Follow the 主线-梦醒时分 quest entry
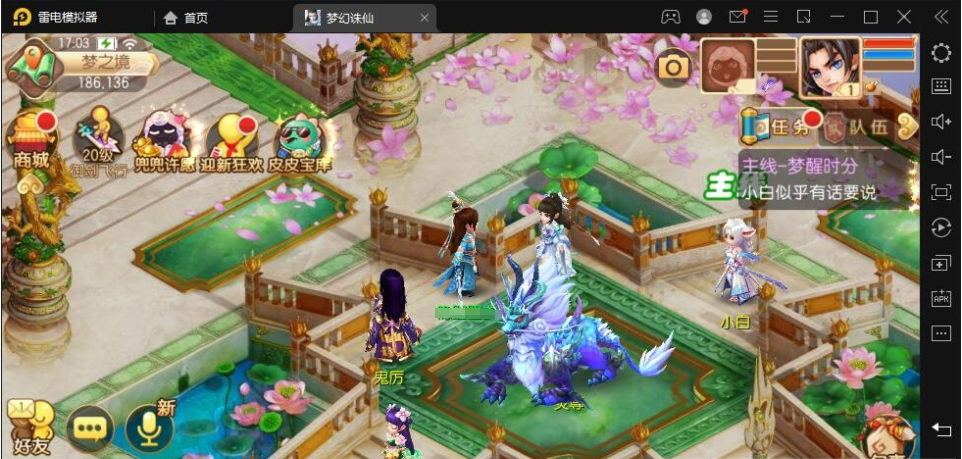 coord(810,178)
